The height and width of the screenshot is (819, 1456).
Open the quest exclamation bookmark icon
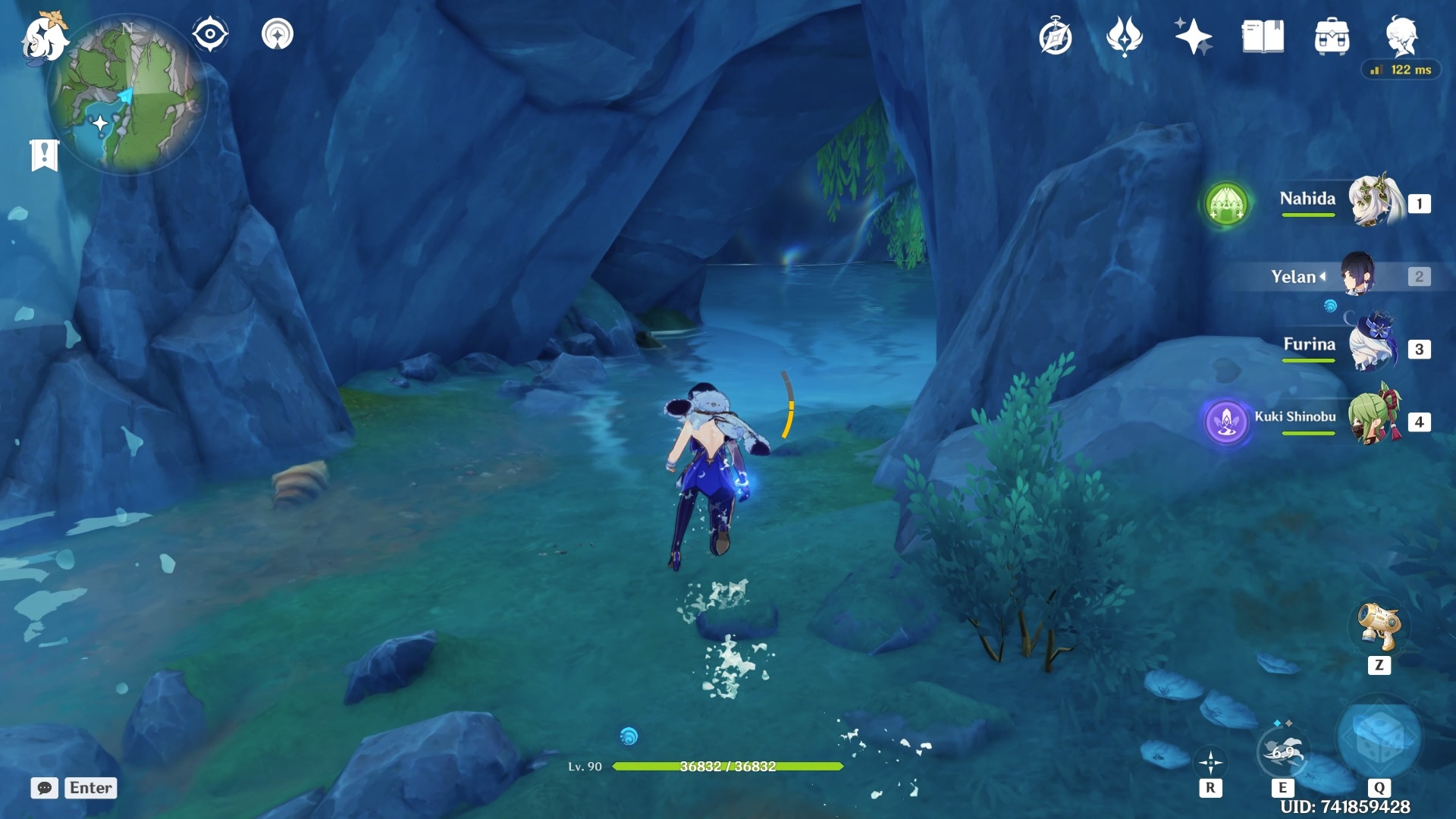[44, 155]
